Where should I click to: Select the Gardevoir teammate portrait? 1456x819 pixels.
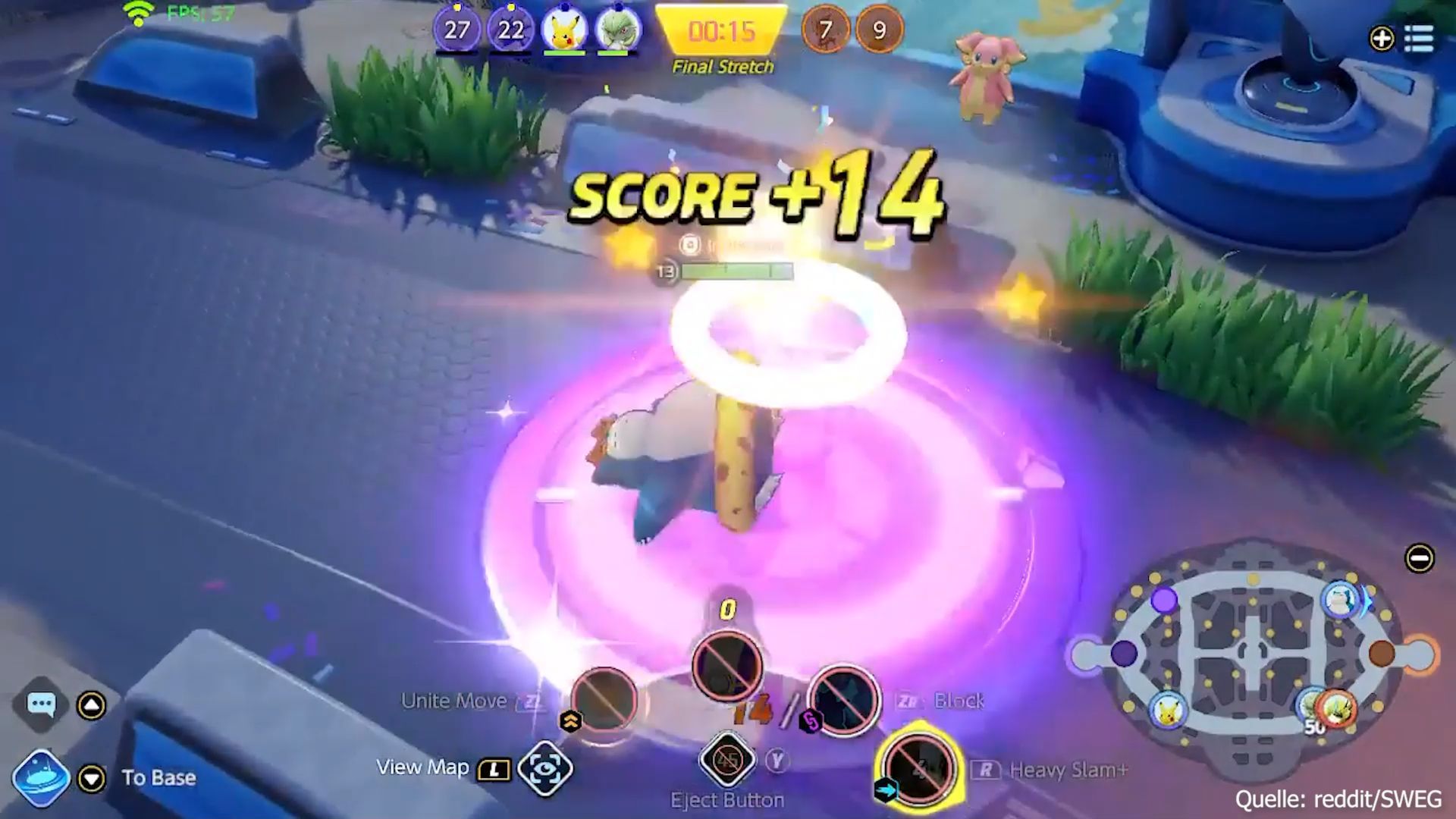618,30
